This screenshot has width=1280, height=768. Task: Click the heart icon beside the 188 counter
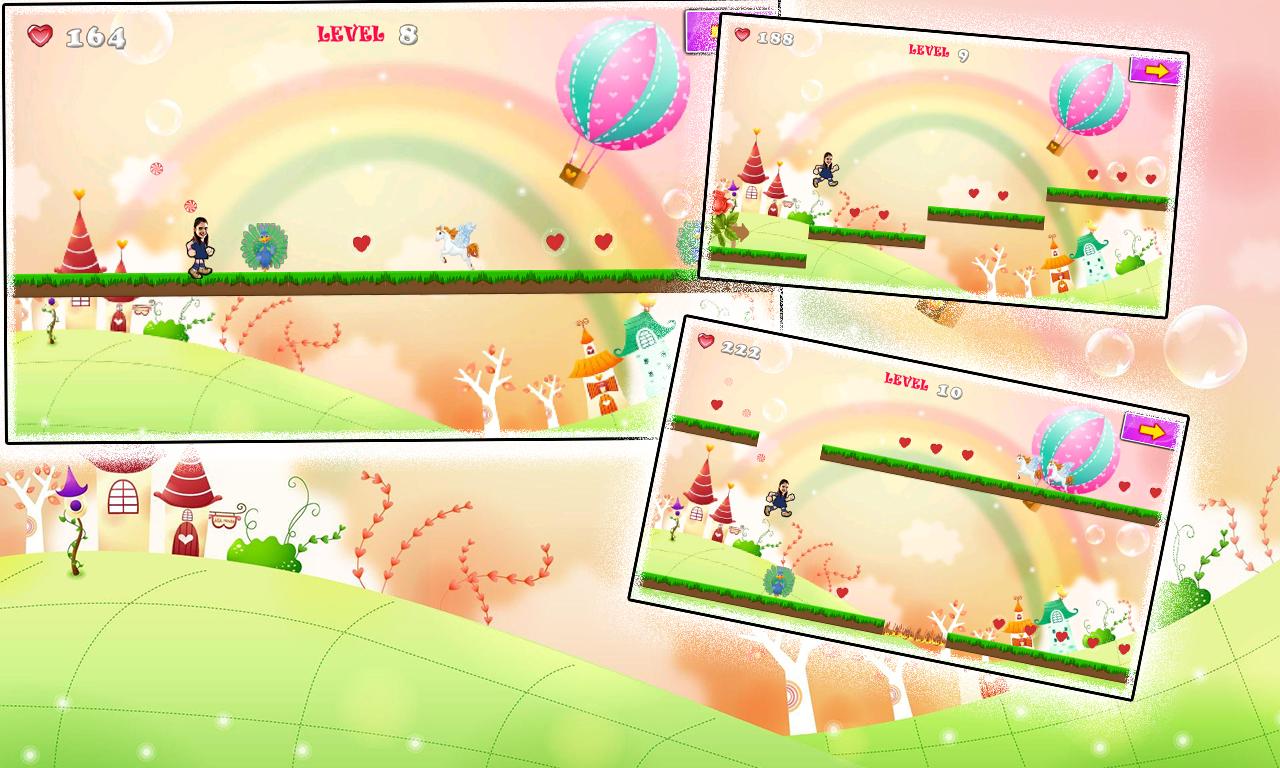pos(741,34)
